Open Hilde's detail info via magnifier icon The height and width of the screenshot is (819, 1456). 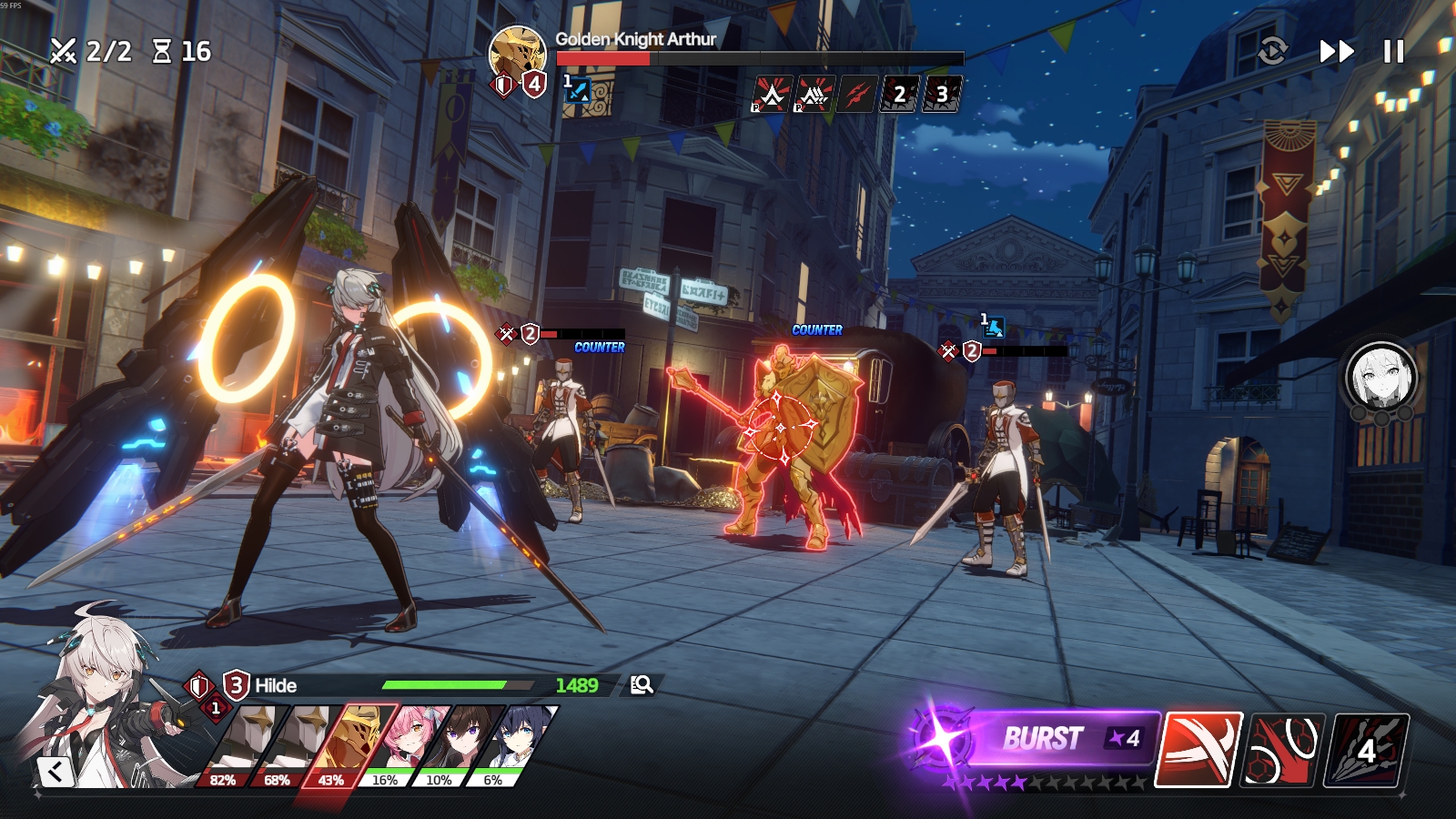click(642, 685)
